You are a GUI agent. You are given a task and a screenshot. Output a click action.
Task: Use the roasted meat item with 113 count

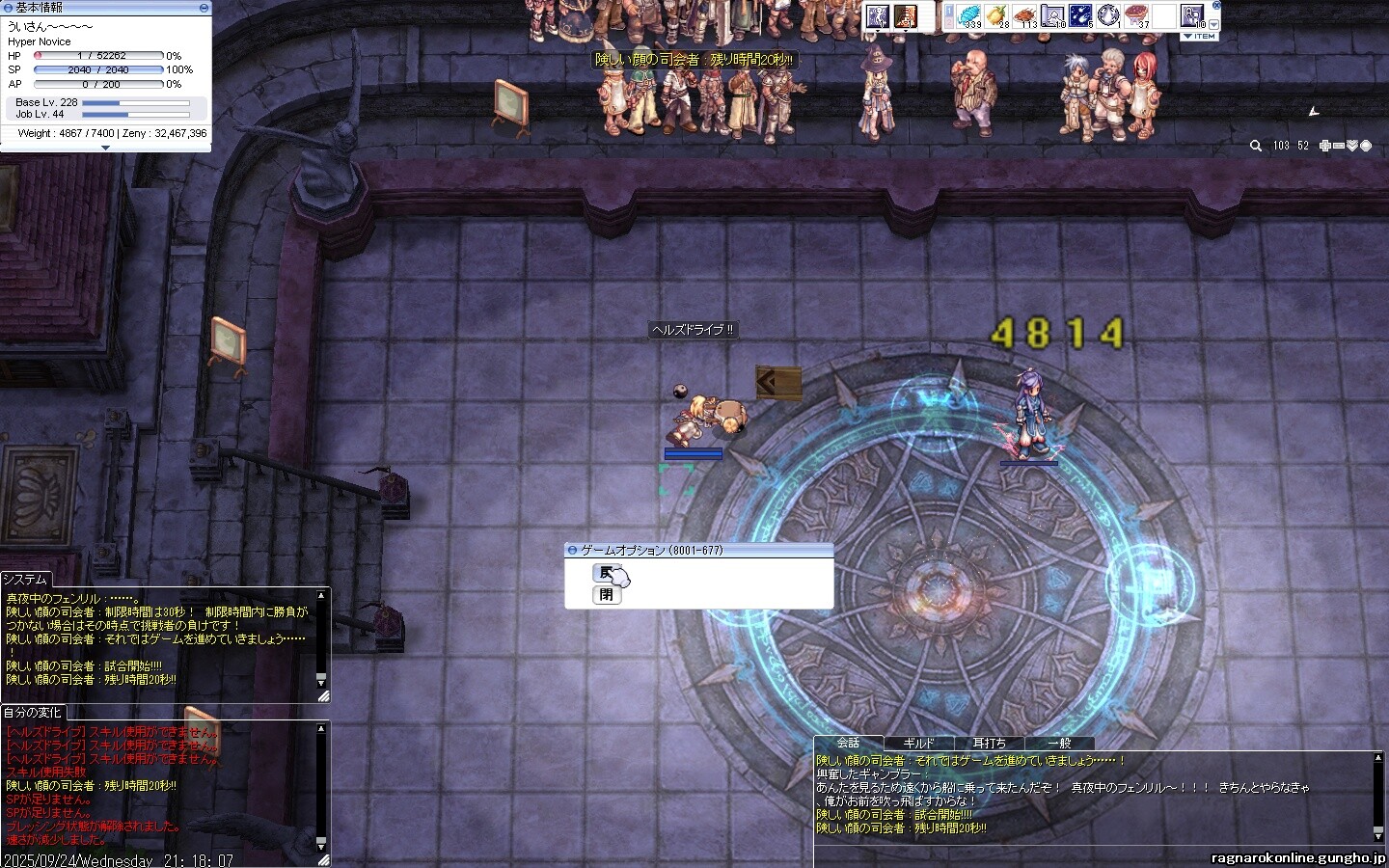pyautogui.click(x=1024, y=15)
